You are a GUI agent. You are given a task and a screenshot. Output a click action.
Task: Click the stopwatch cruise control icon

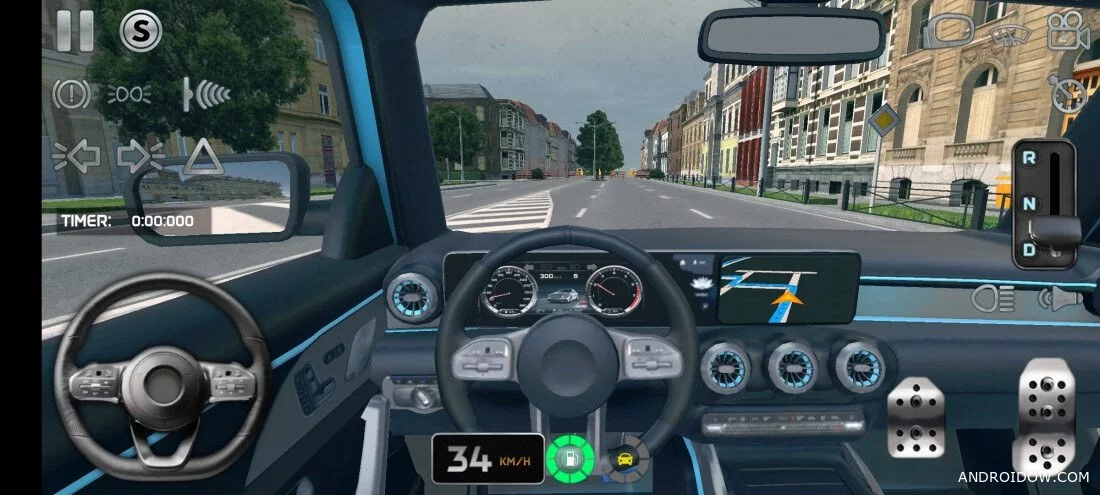1068,93
